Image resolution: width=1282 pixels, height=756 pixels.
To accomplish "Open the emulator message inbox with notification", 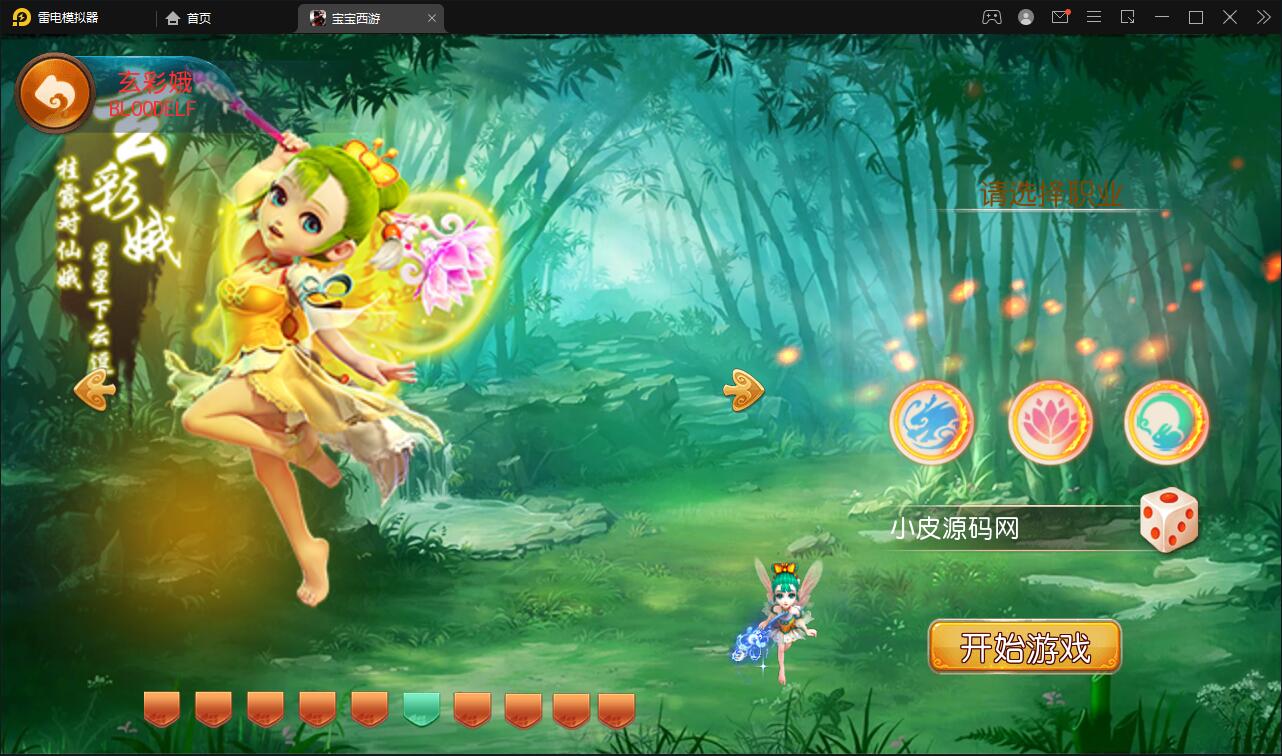I will coord(1060,17).
